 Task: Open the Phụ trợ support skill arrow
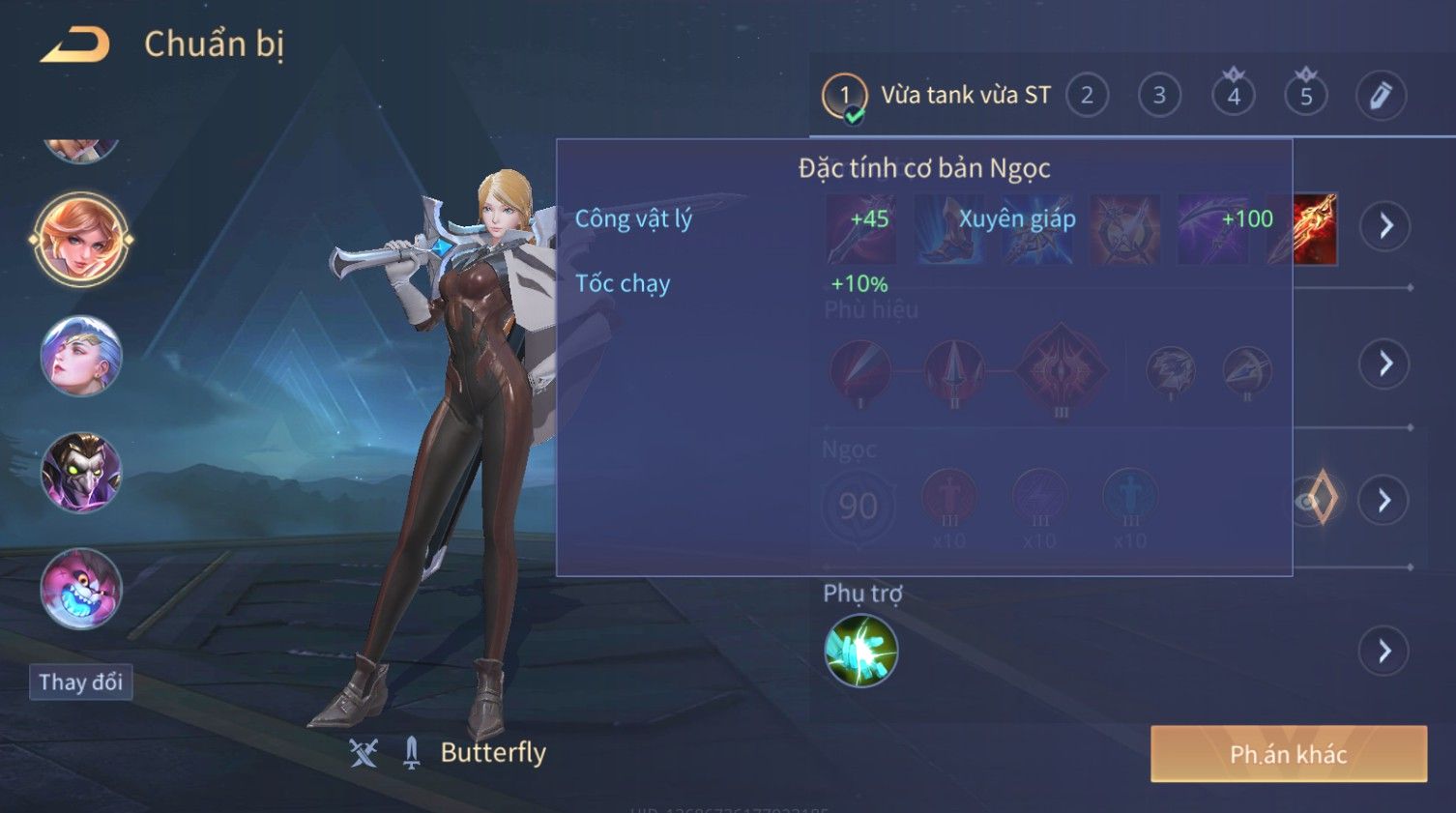(1384, 651)
